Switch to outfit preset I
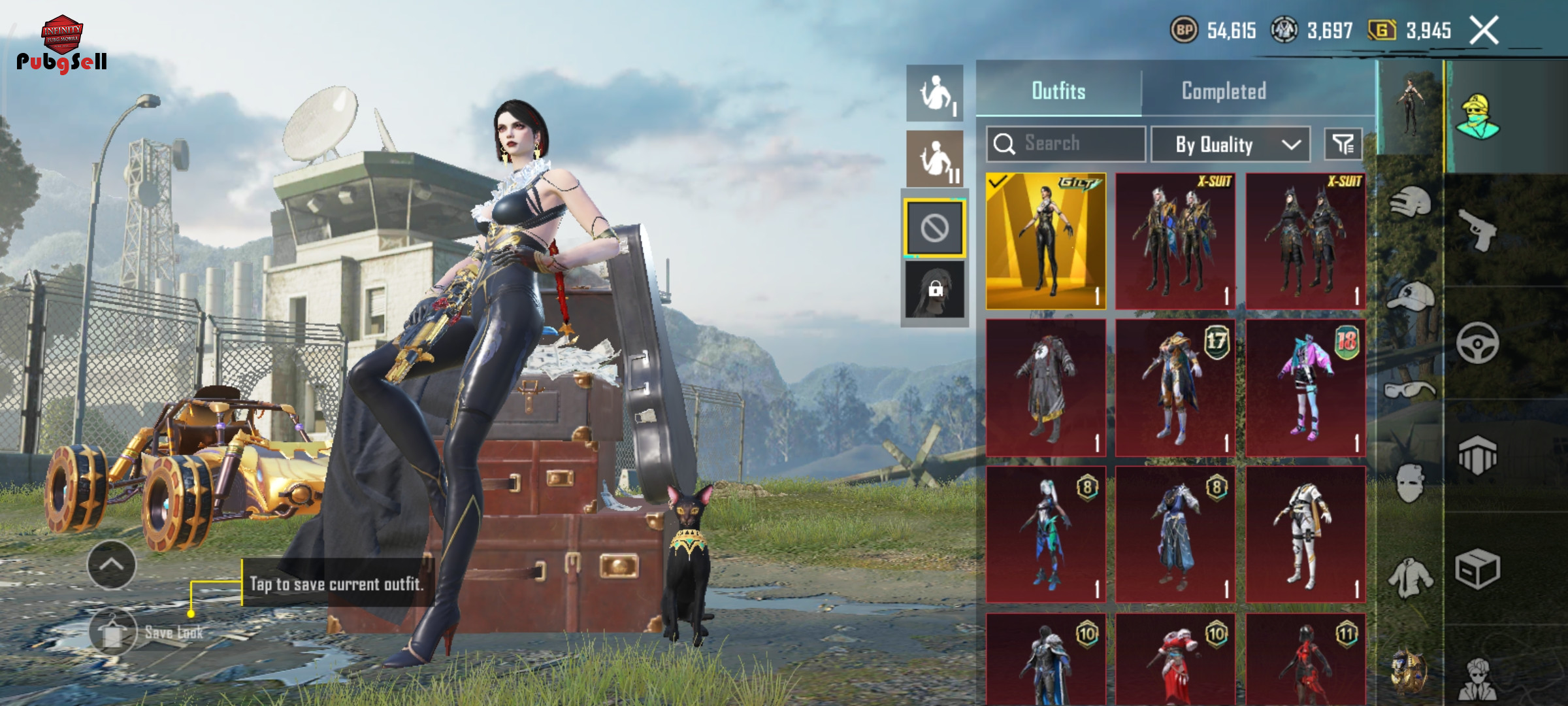 click(x=935, y=93)
